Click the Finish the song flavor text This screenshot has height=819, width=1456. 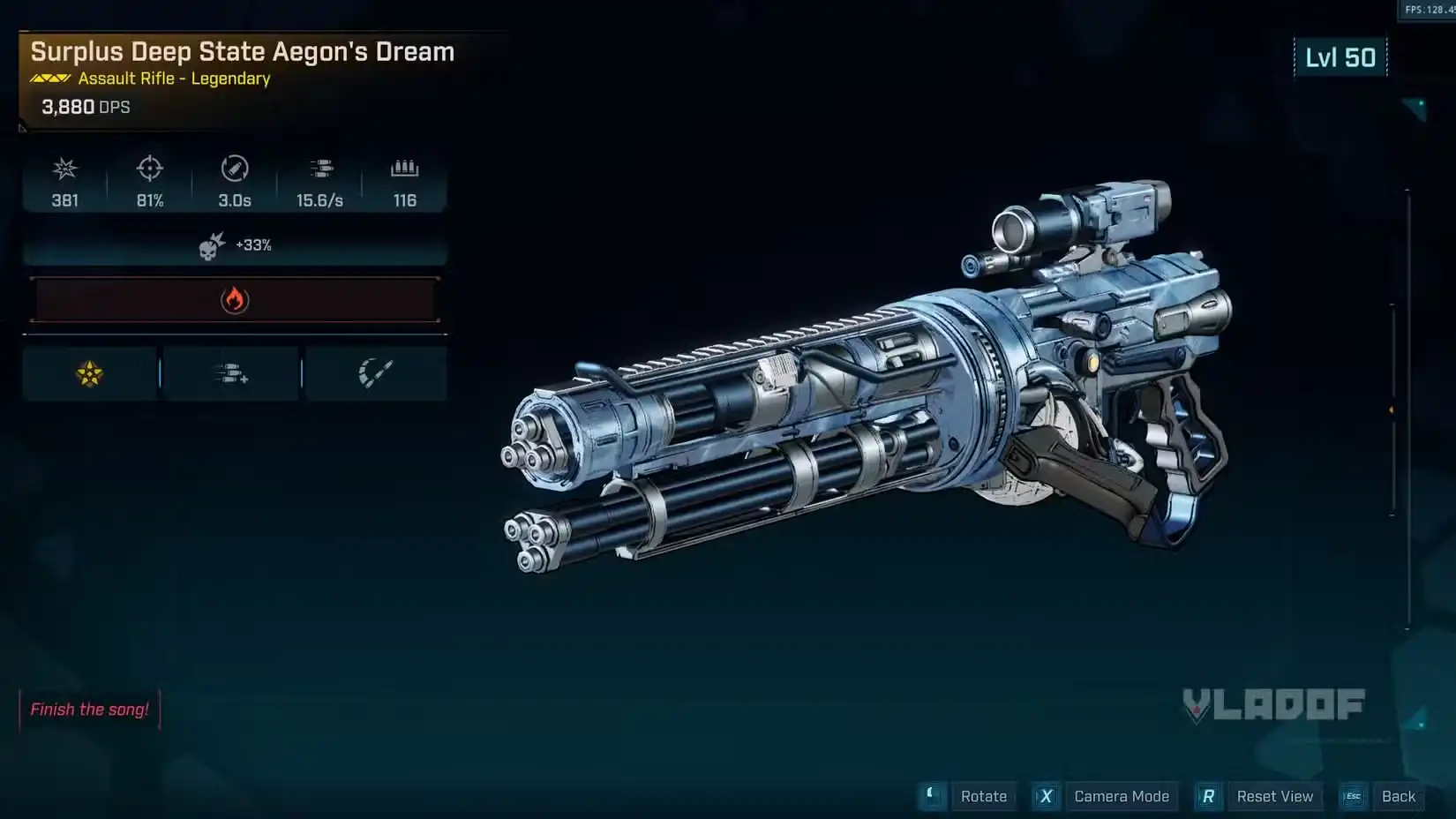tap(89, 709)
